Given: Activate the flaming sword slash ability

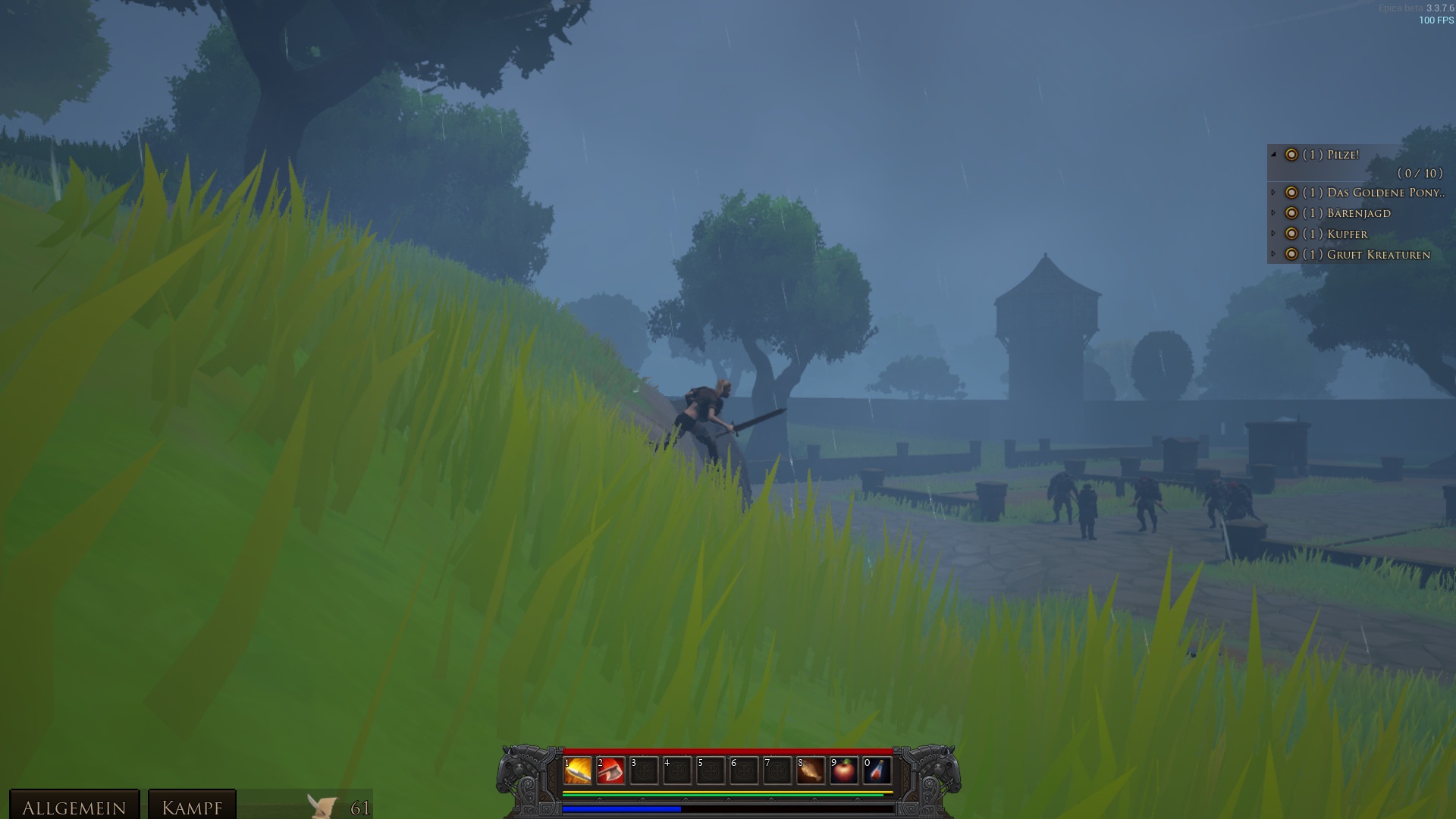Looking at the screenshot, I should point(577,771).
